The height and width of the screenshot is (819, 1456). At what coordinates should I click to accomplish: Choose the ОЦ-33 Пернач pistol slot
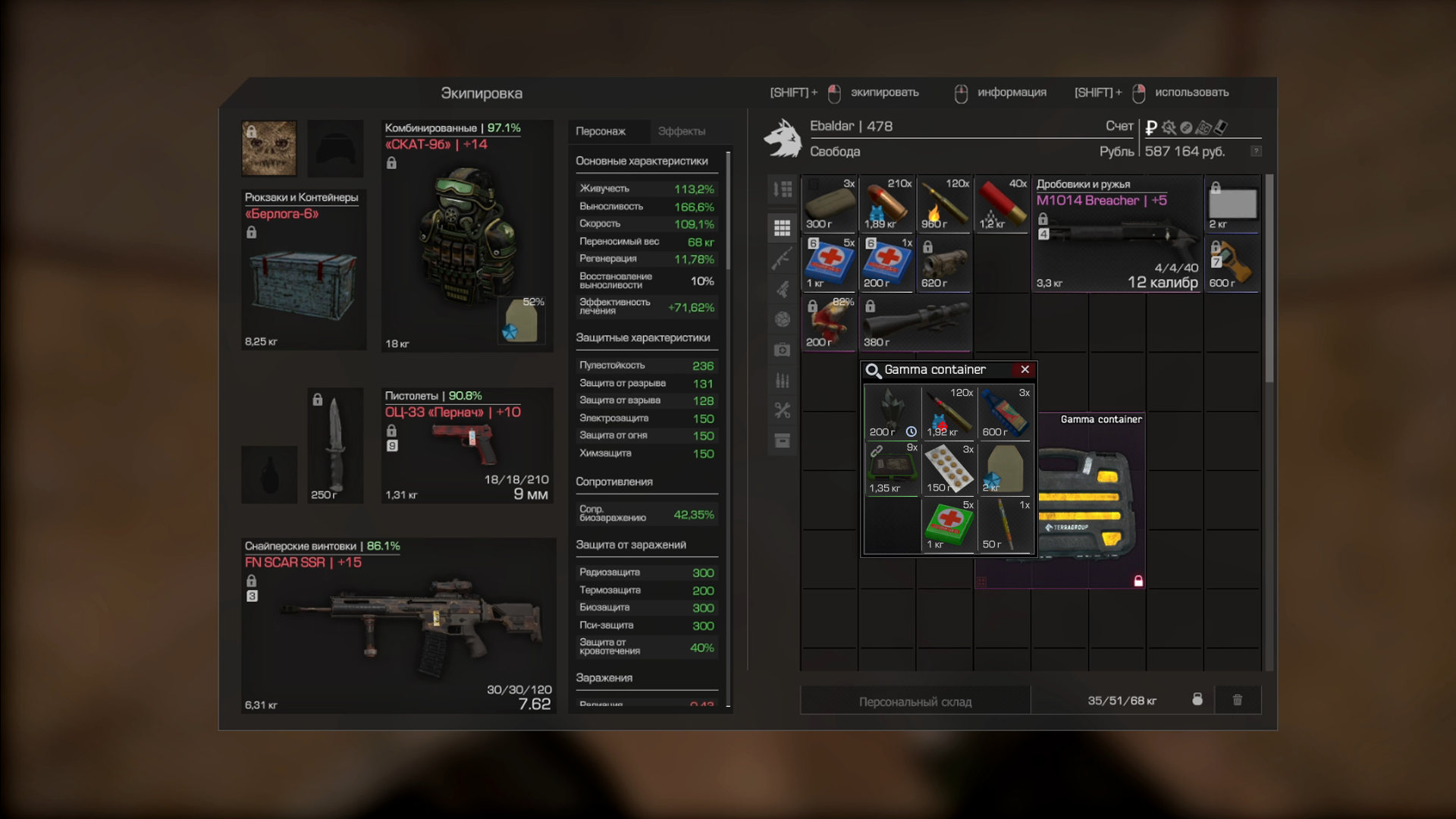467,446
